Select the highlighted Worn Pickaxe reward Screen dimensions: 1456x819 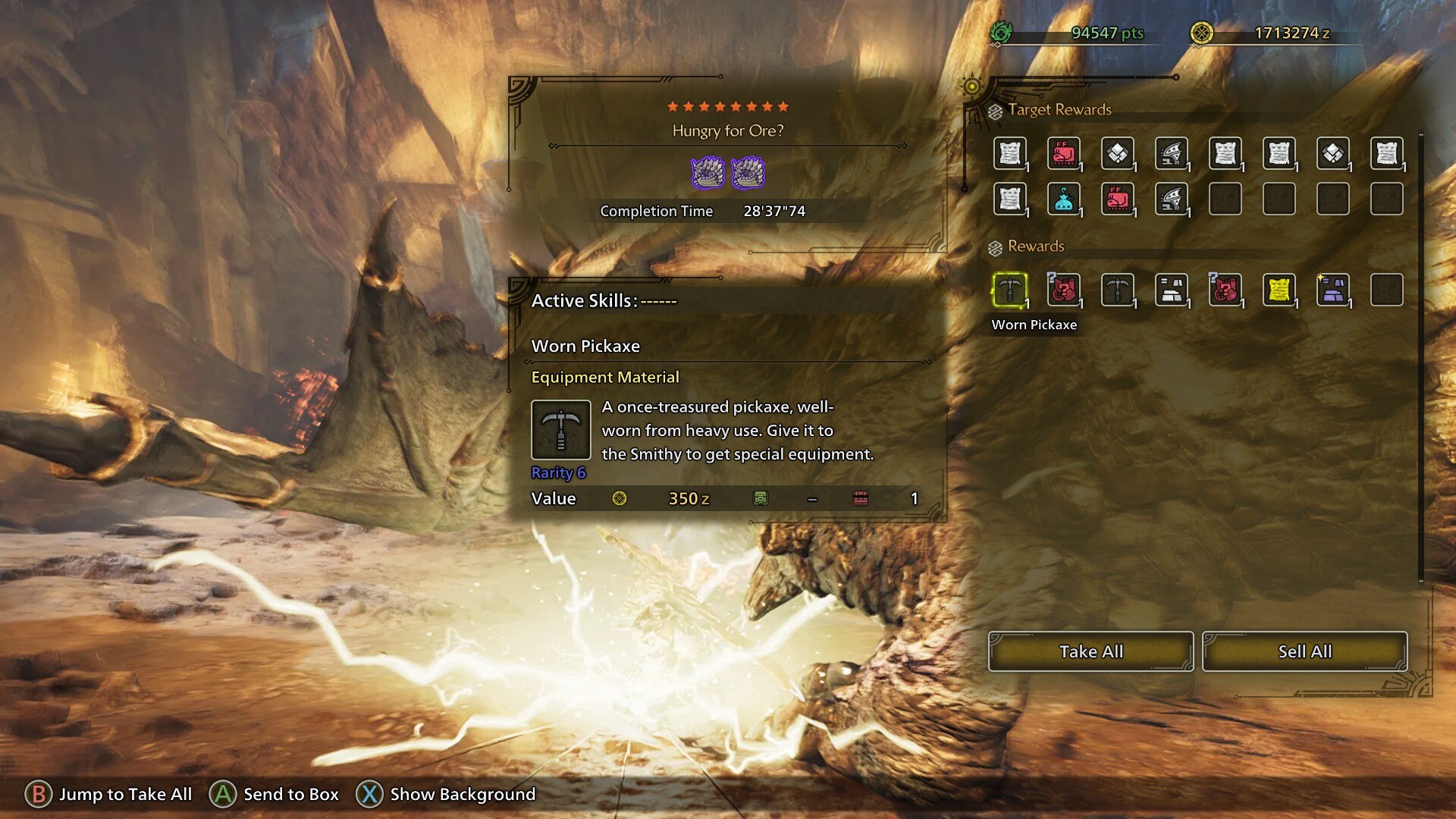1009,290
